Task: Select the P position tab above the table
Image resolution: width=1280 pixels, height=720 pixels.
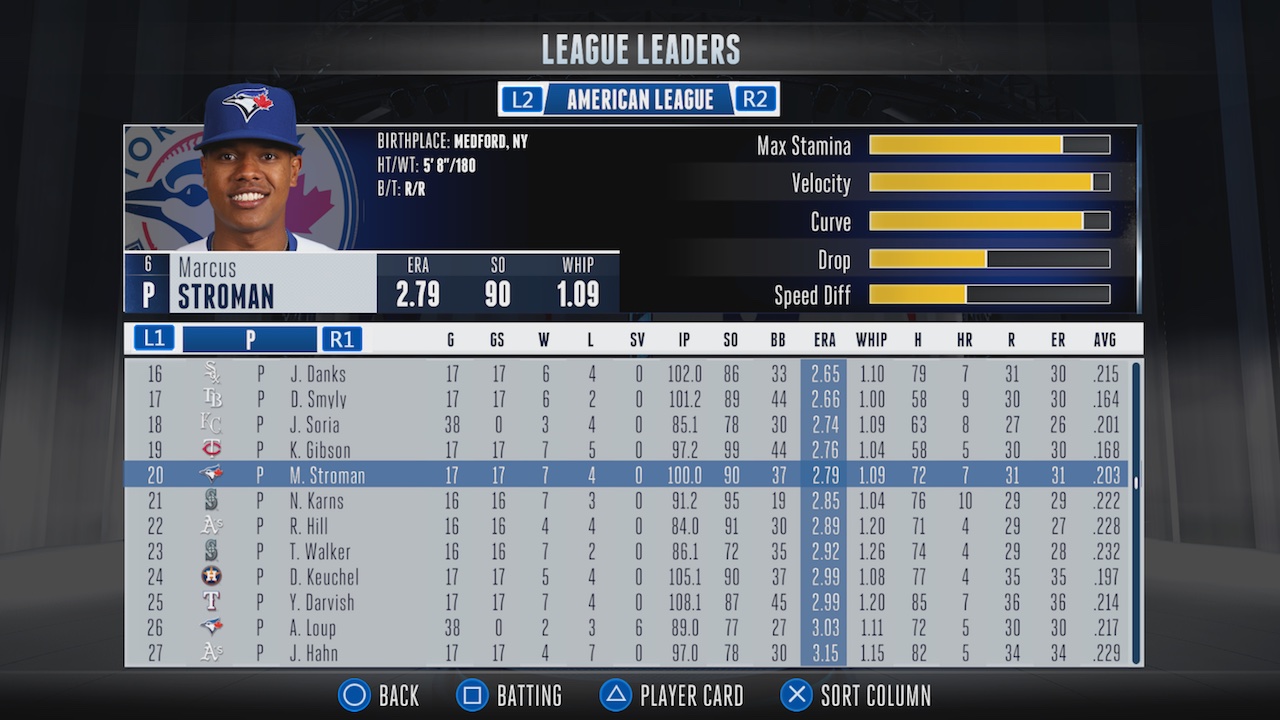Action: (250, 339)
